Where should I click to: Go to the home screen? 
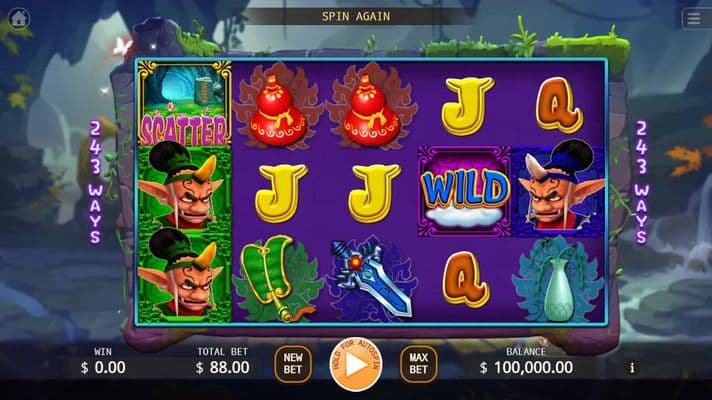coord(19,18)
